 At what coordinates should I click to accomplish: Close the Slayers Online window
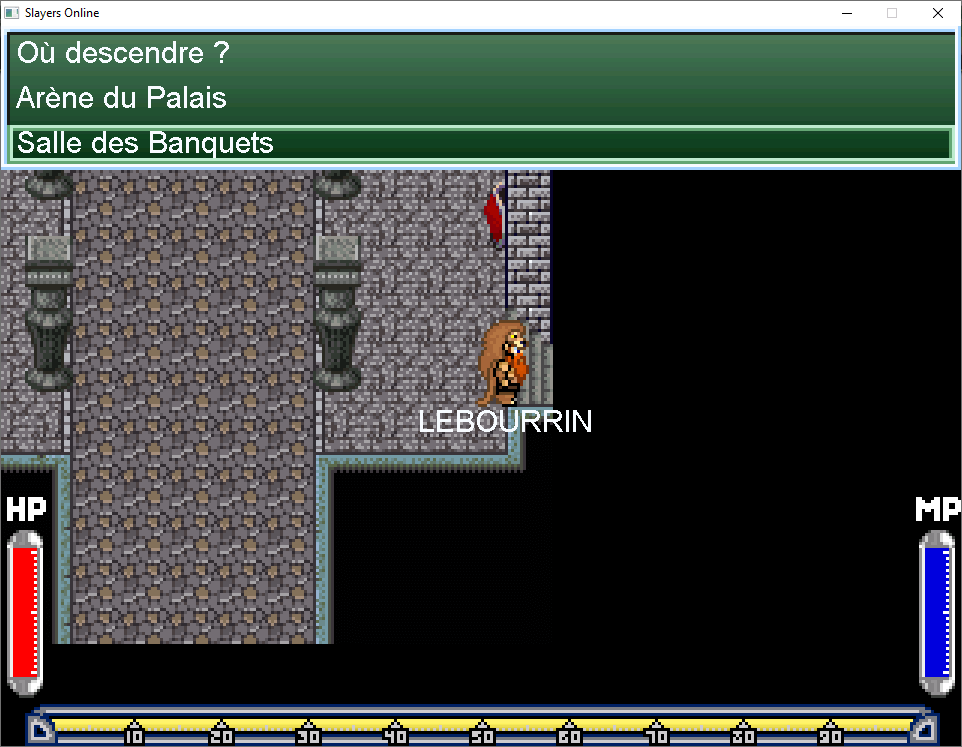937,14
